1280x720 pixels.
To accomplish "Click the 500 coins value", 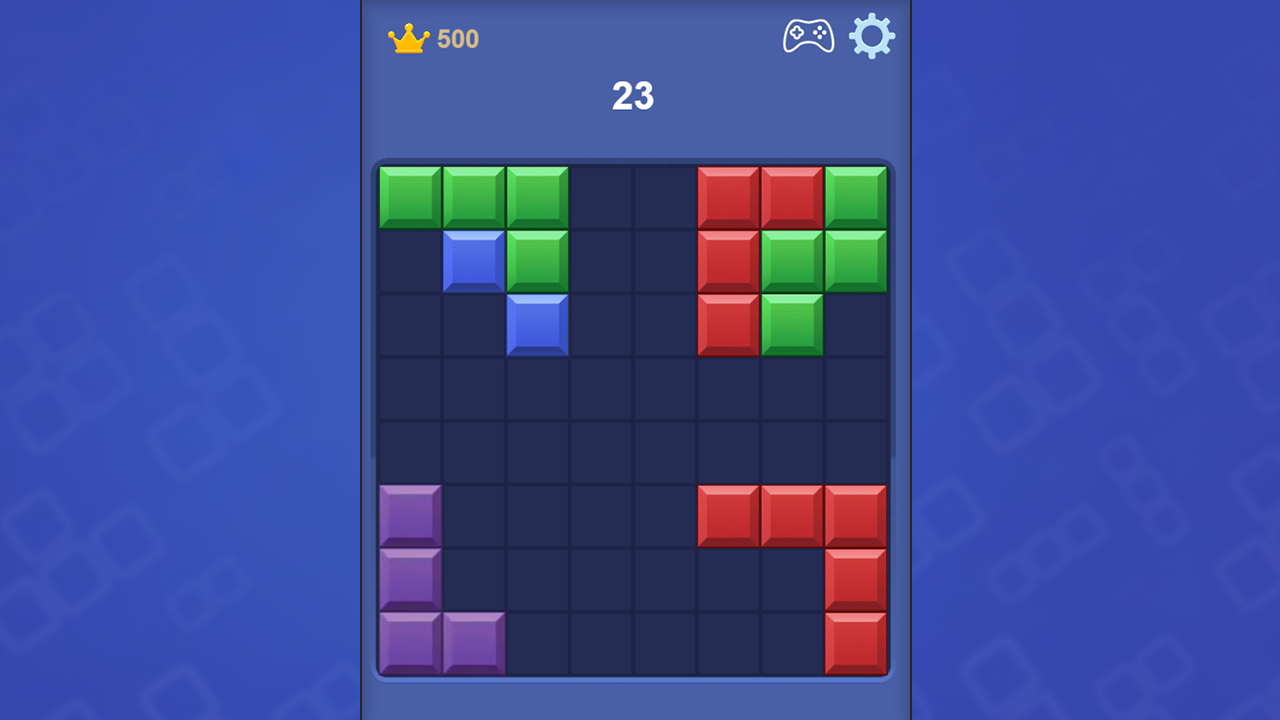I will point(458,38).
